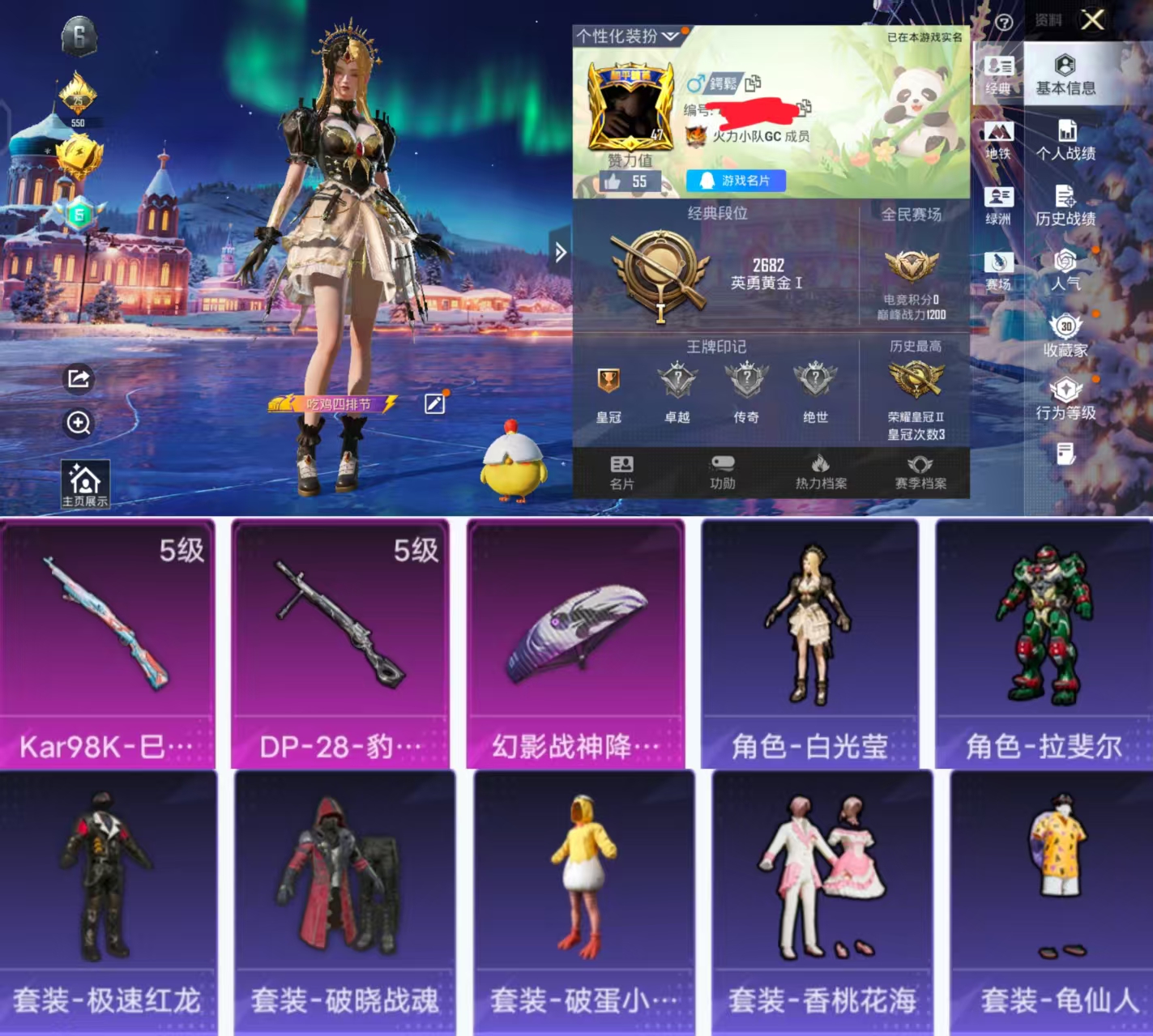Image resolution: width=1153 pixels, height=1036 pixels.
Task: Click the 游戏名片 game card button
Action: click(x=734, y=181)
